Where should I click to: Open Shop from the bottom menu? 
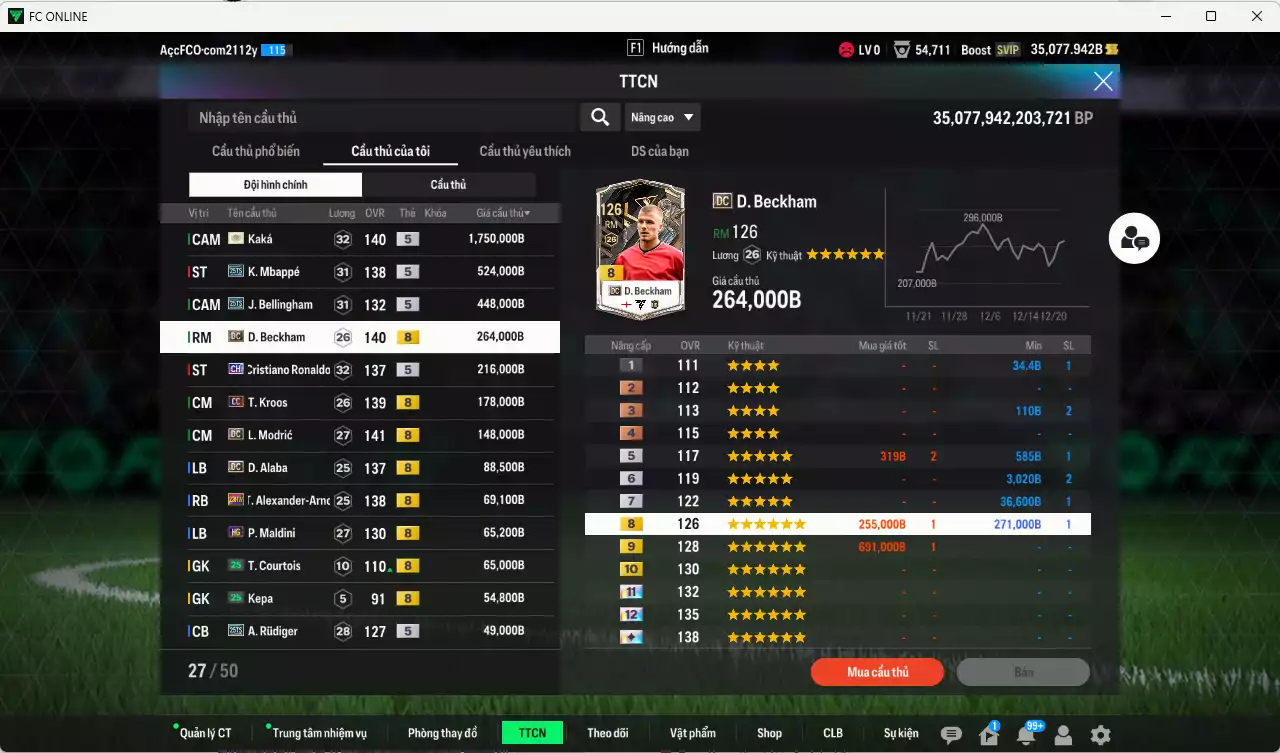click(x=769, y=732)
